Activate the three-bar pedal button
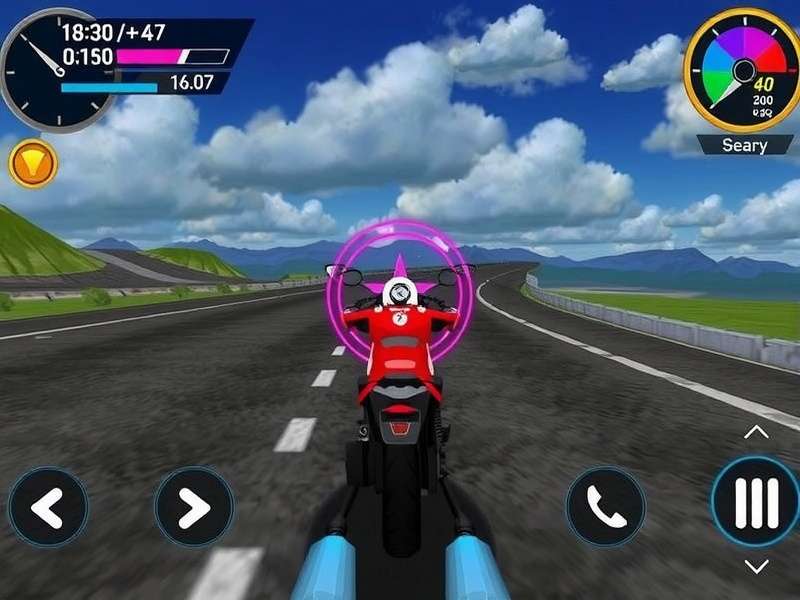Screen dimensions: 800x600 tap(756, 502)
